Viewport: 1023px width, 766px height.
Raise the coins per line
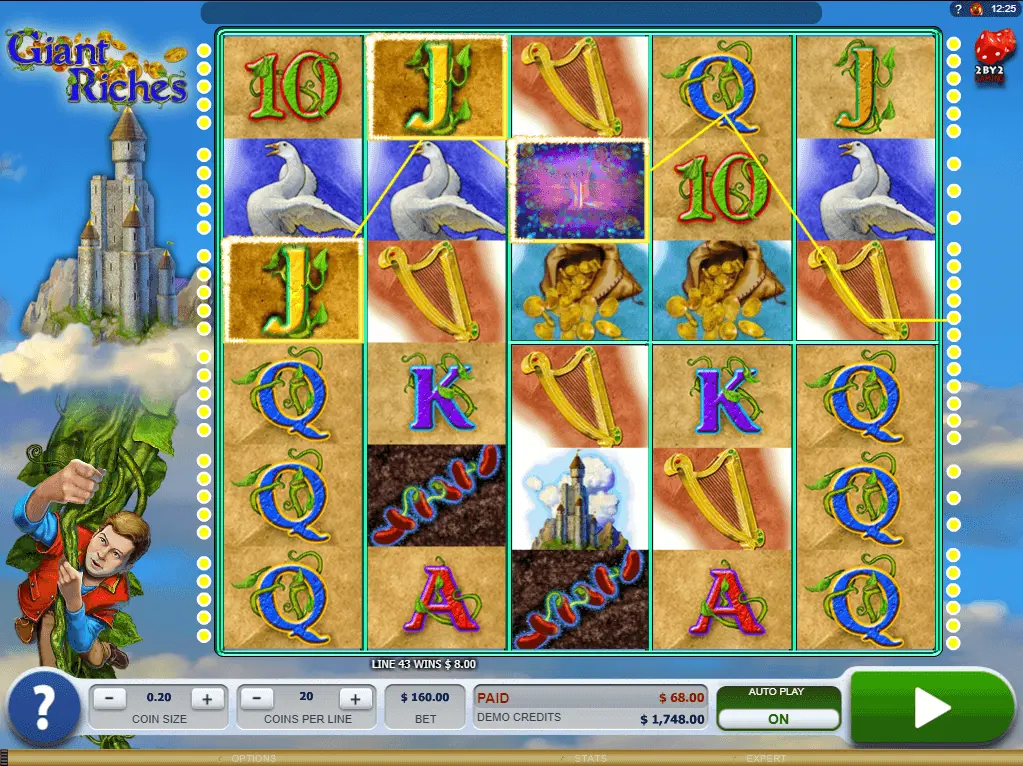354,699
